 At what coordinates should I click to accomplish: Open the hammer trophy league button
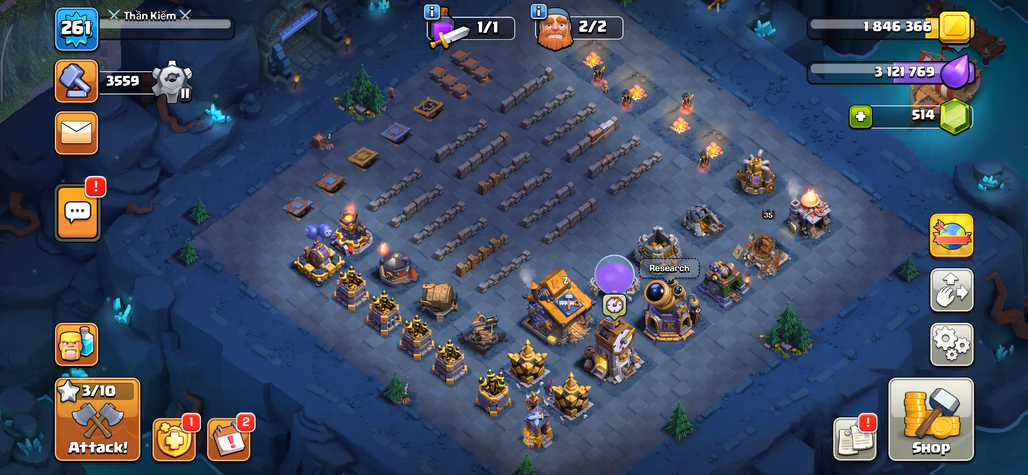76,81
